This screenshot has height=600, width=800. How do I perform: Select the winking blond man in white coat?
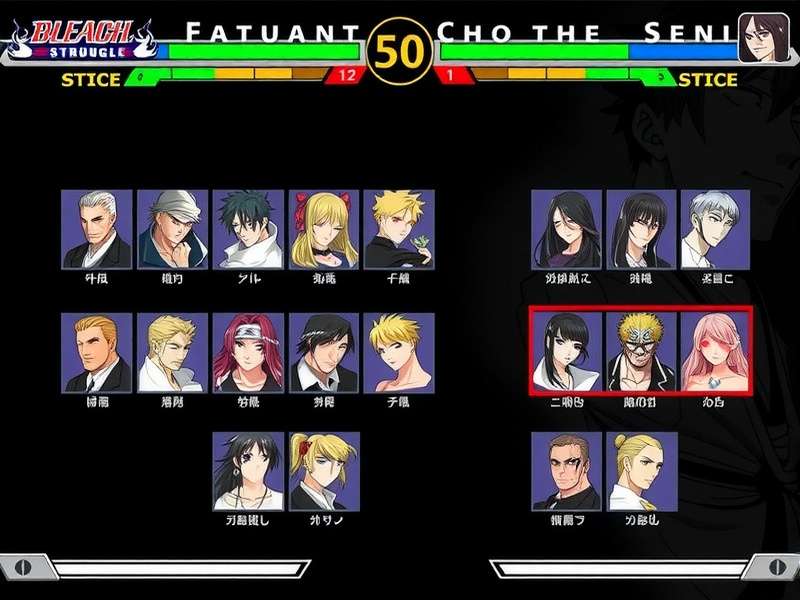172,352
